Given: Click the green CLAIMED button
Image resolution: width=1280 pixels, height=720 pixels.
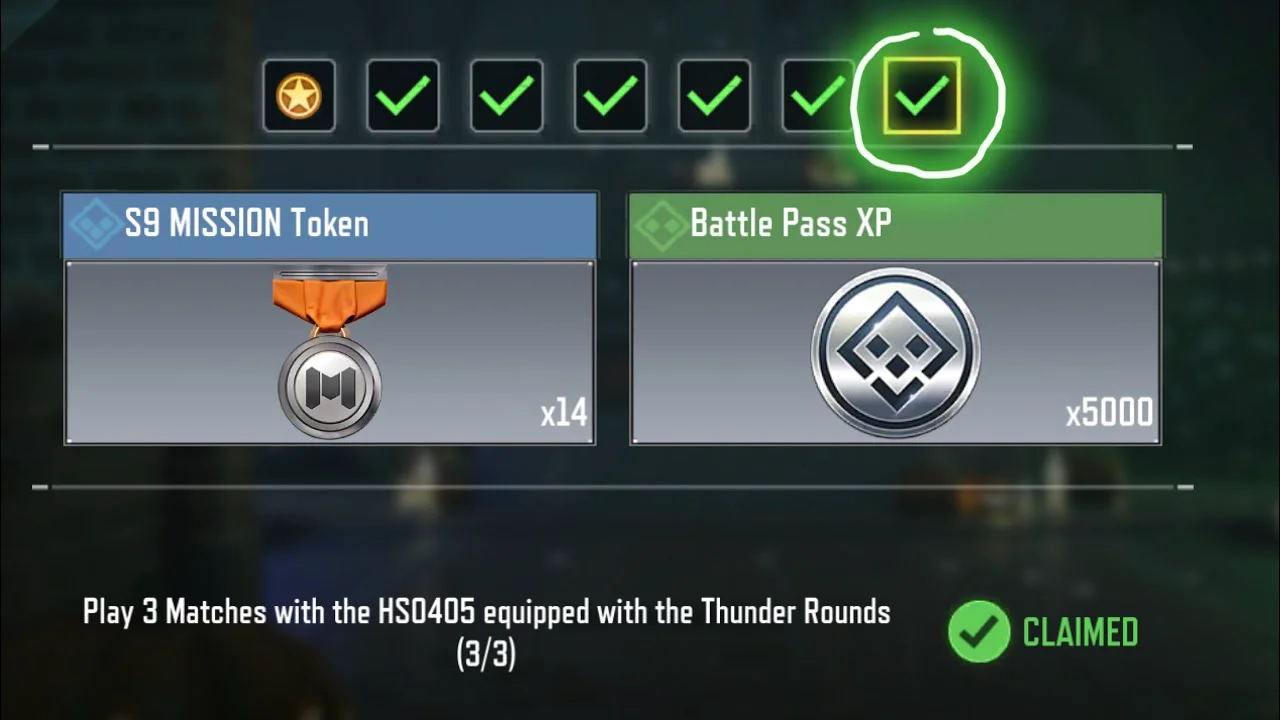Looking at the screenshot, I should coord(1044,632).
